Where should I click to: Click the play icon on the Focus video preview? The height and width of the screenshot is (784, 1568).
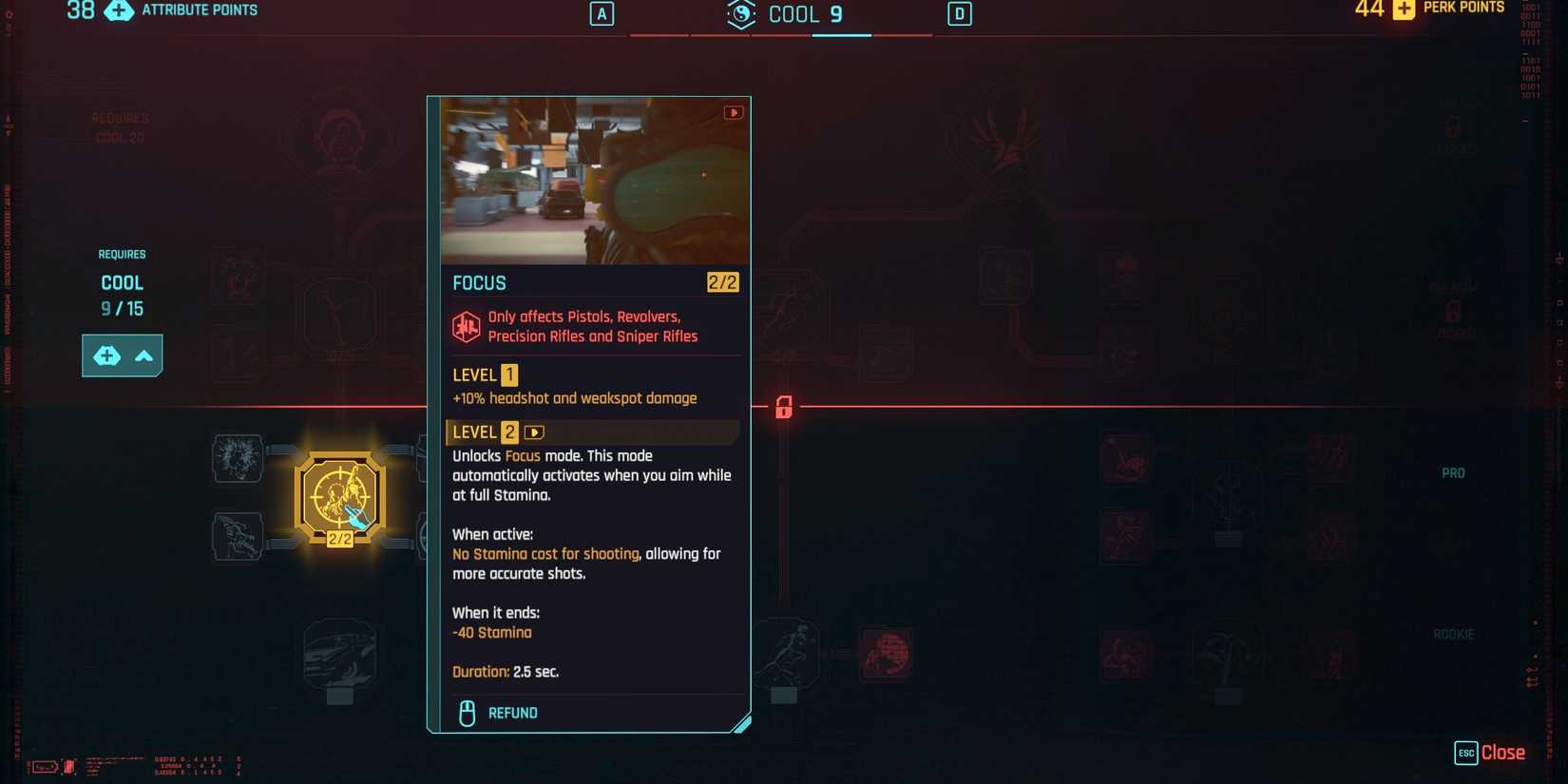734,111
